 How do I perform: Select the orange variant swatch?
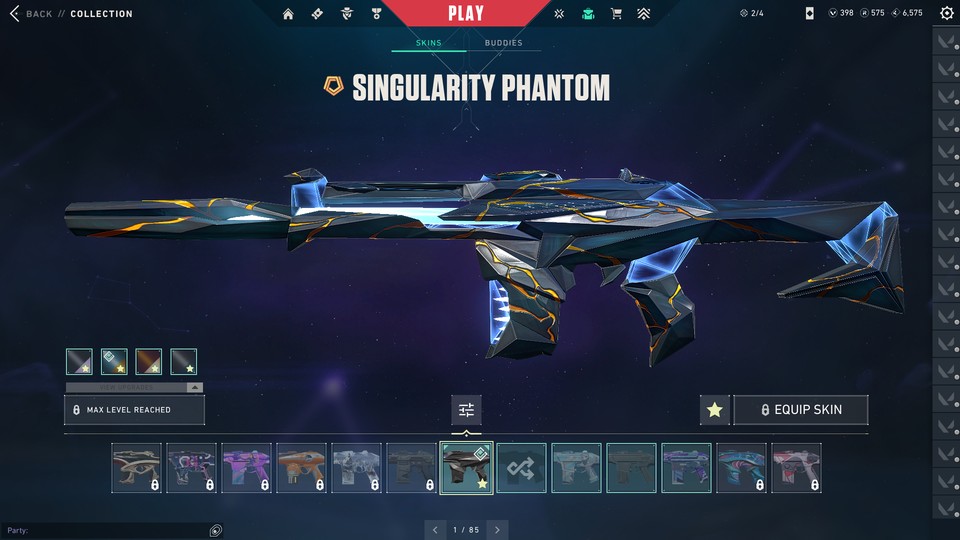point(149,361)
